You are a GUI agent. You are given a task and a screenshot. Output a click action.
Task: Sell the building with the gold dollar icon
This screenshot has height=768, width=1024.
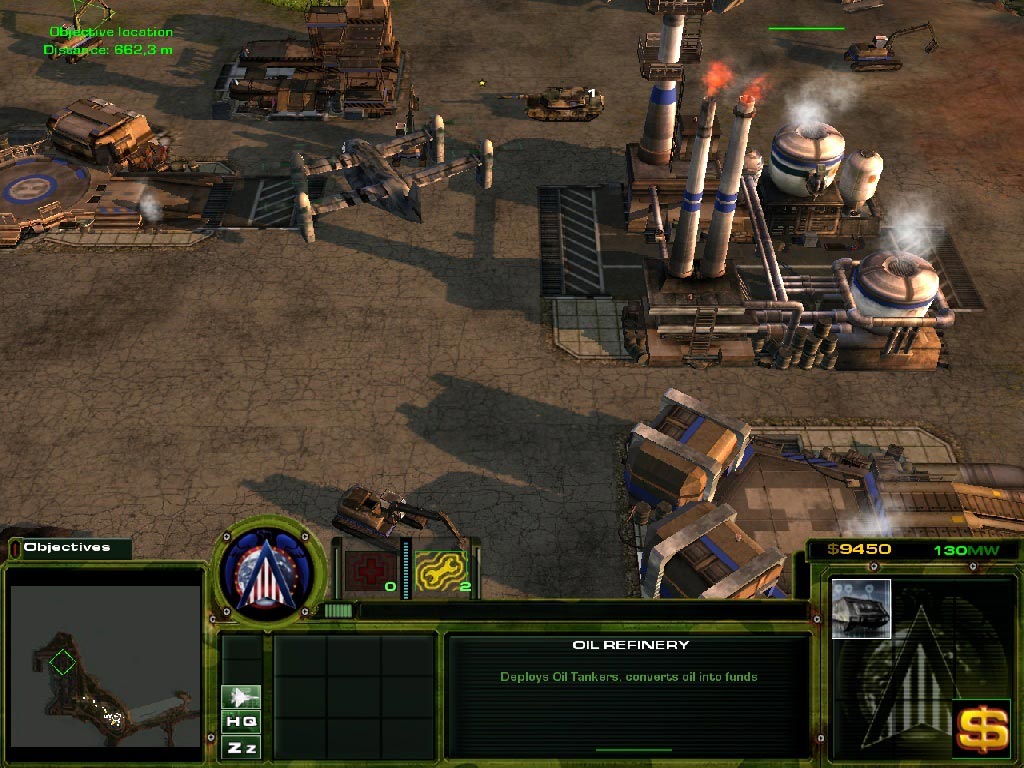pyautogui.click(x=981, y=727)
